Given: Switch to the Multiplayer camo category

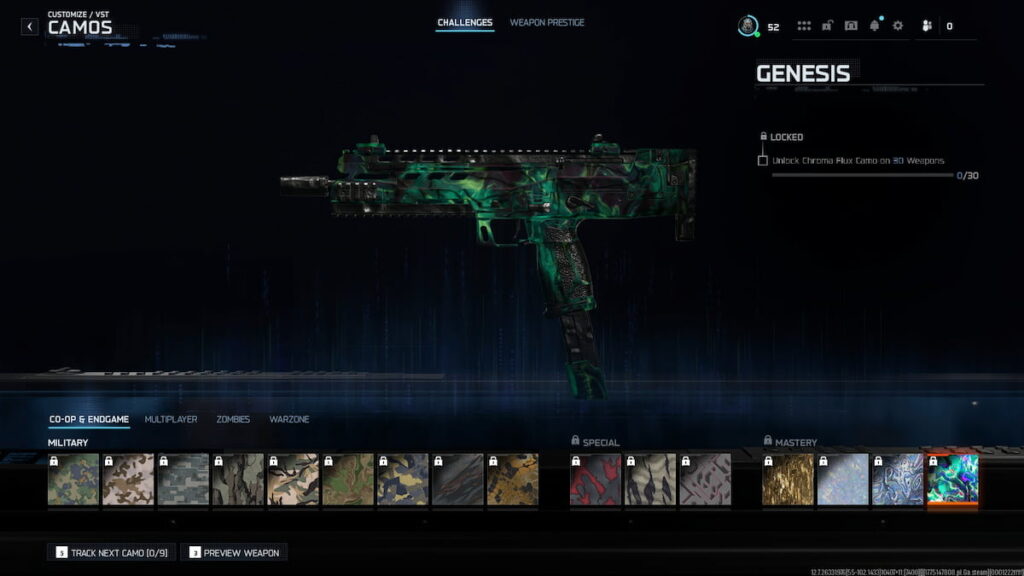Looking at the screenshot, I should click(x=171, y=420).
